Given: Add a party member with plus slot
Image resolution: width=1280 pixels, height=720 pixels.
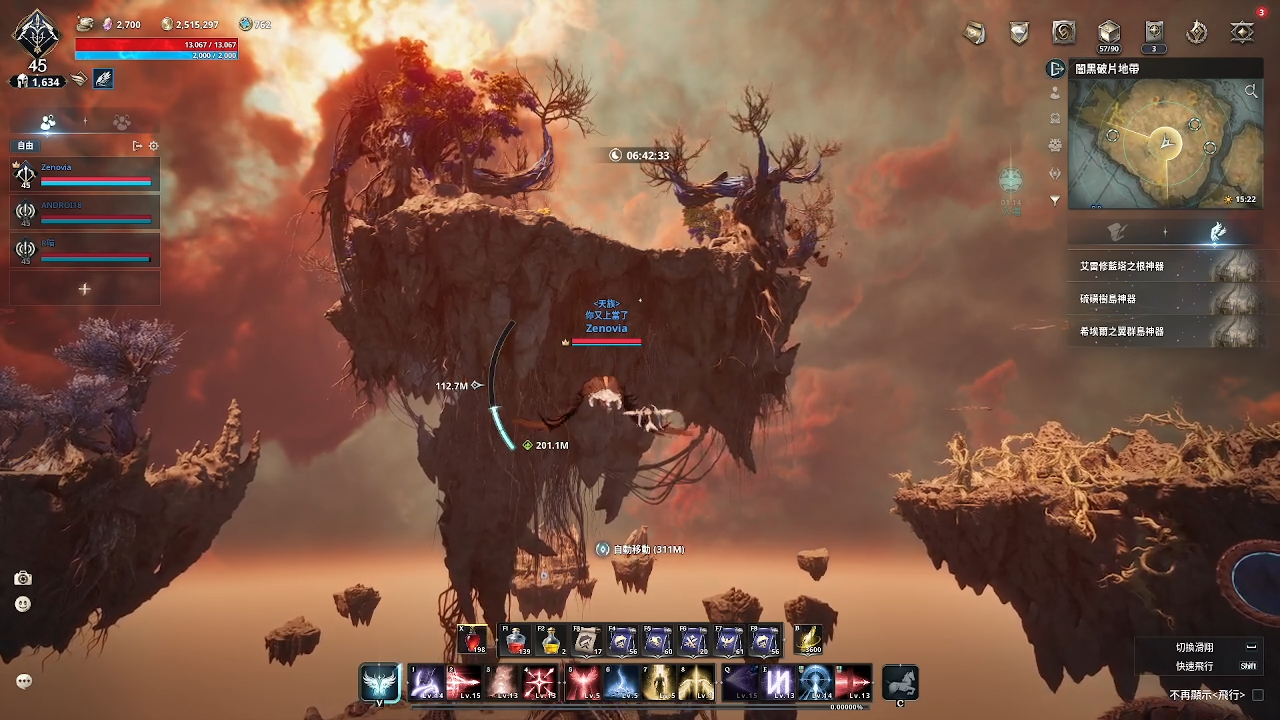Looking at the screenshot, I should 85,289.
